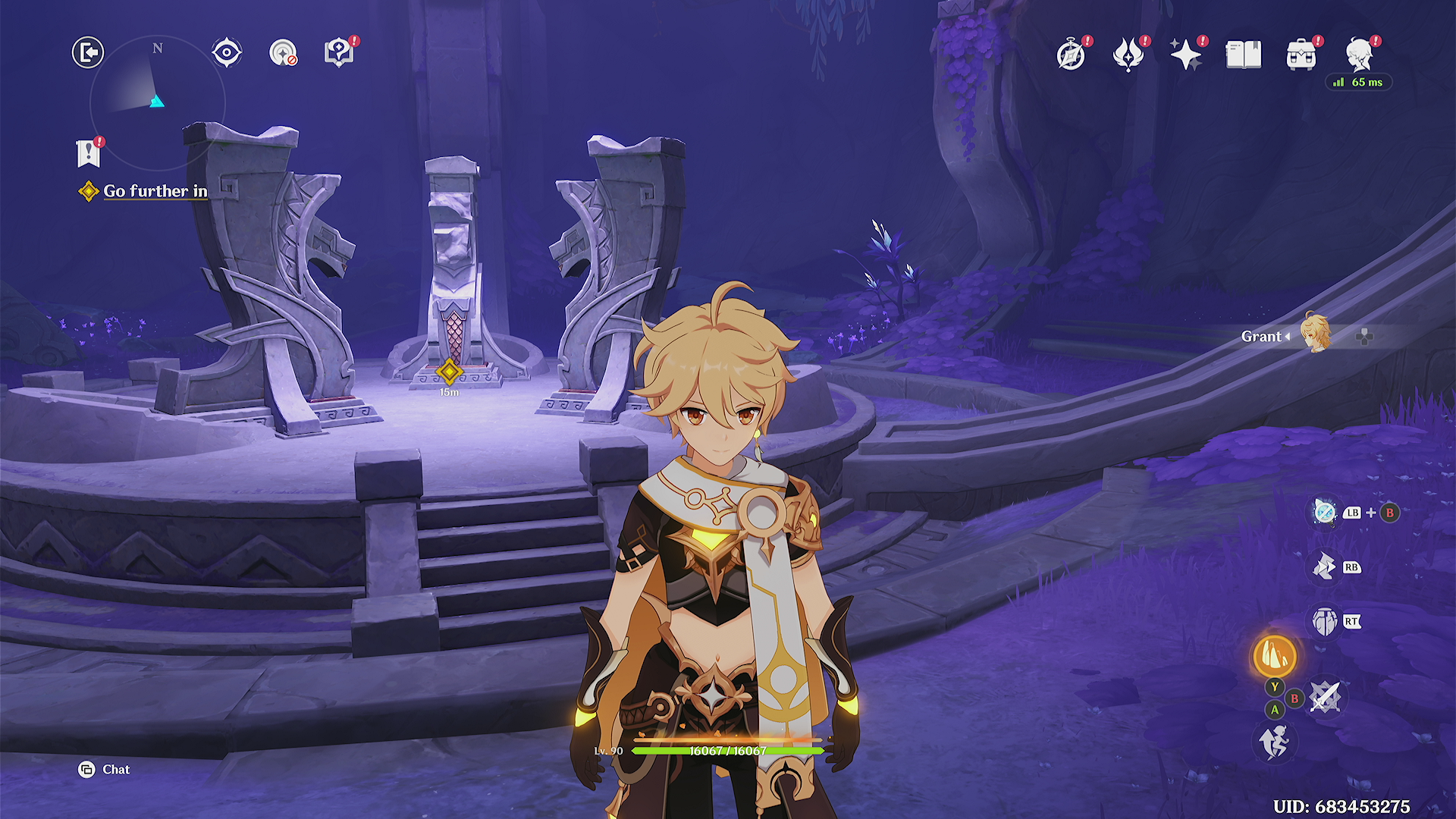
Task: Click the exit door icon
Action: point(88,52)
